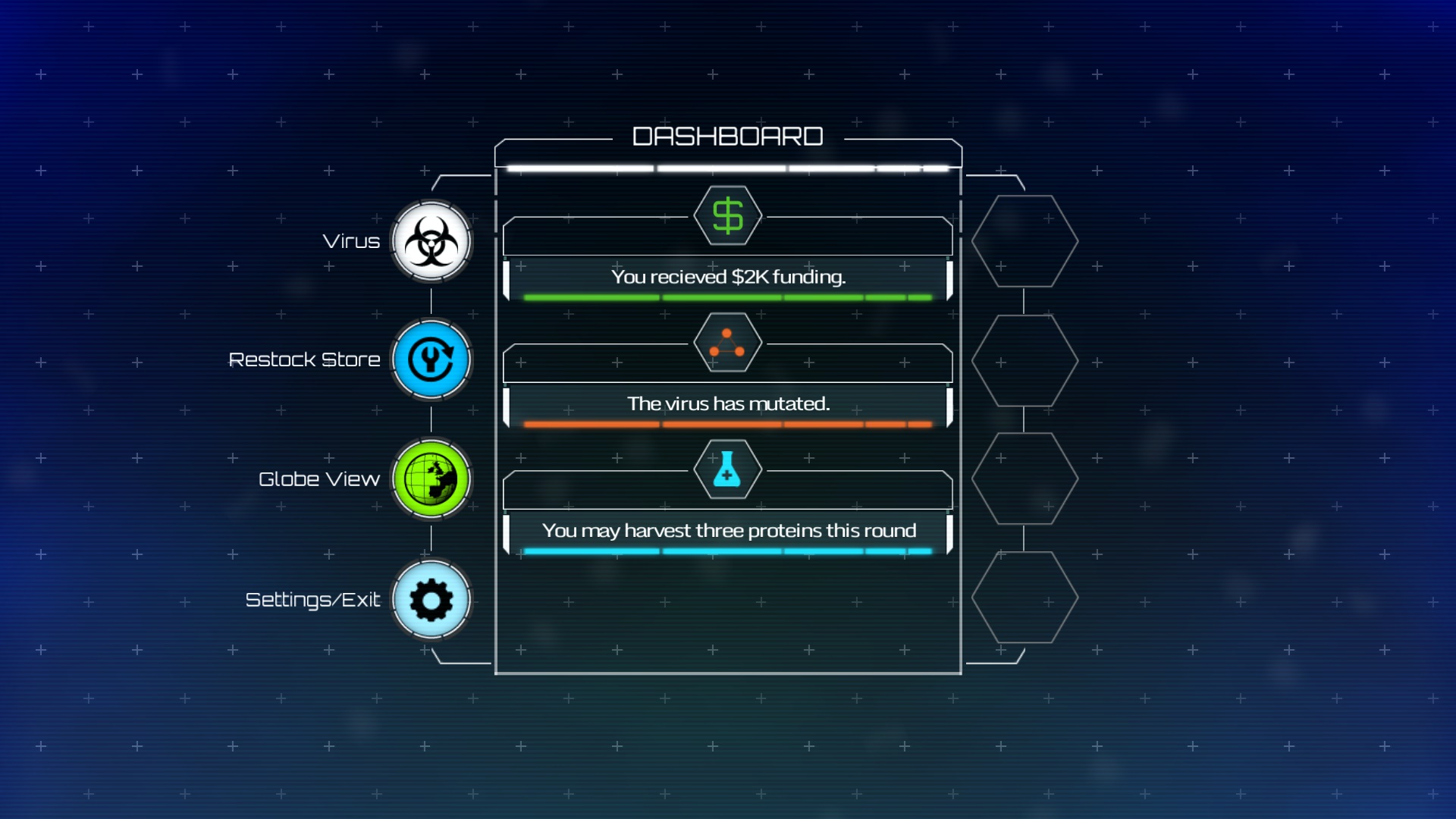Select the $2K funding notification

coord(727,277)
